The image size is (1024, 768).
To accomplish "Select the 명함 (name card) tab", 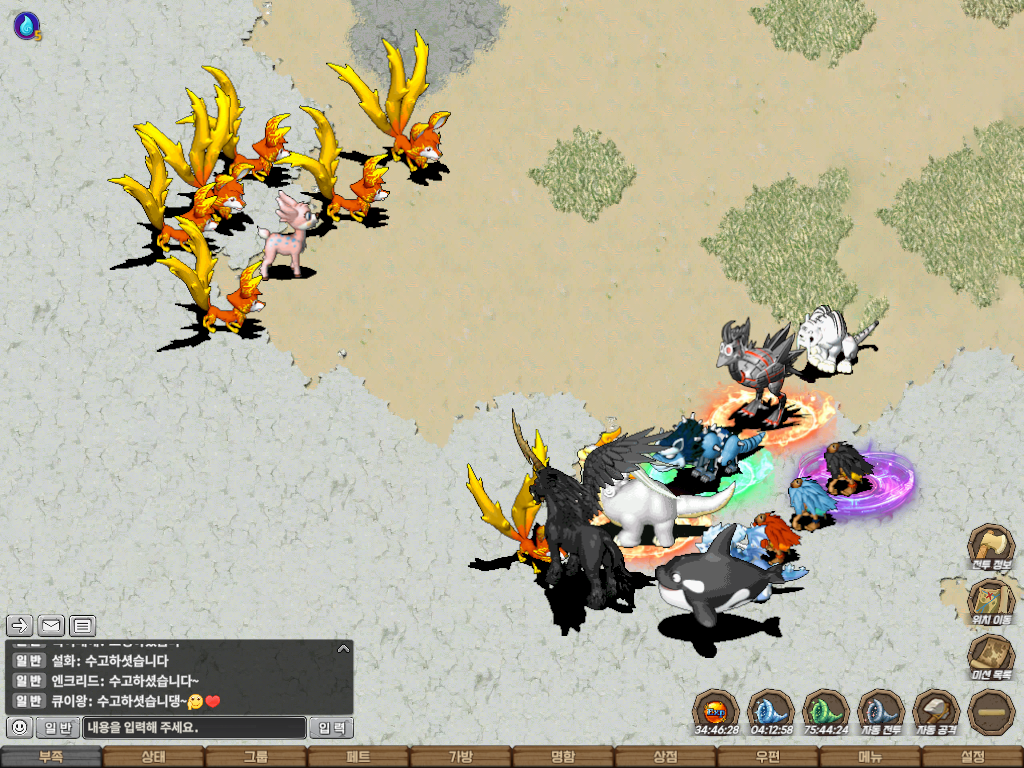I will (x=563, y=757).
